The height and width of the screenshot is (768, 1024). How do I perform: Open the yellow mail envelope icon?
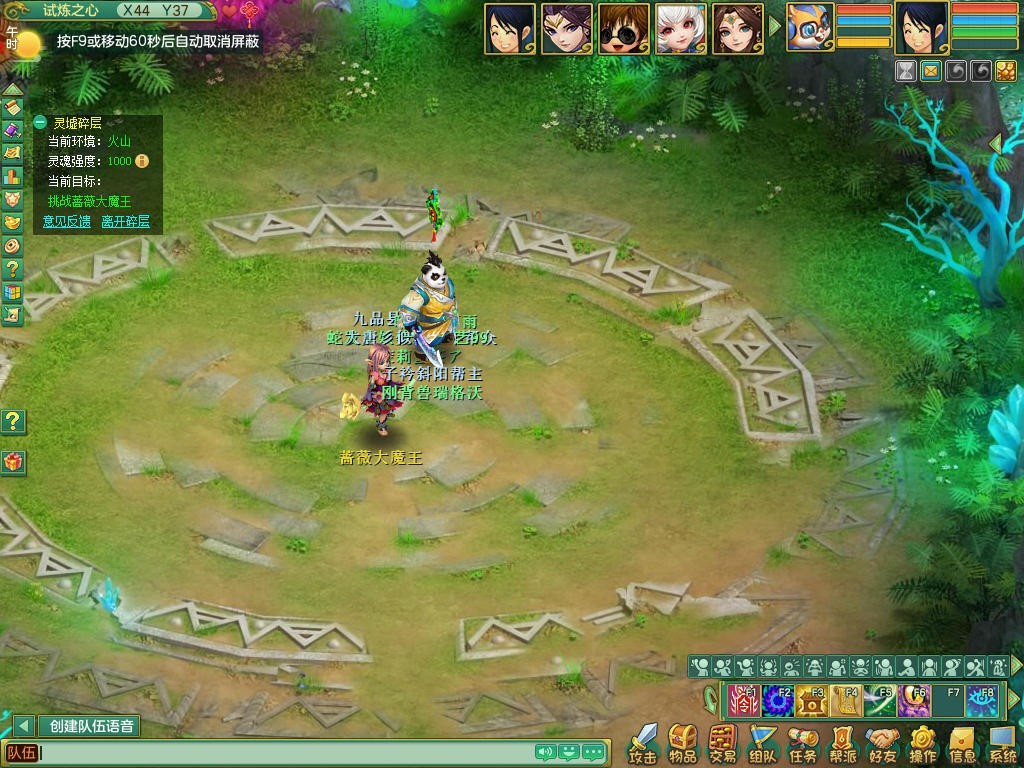click(x=931, y=71)
